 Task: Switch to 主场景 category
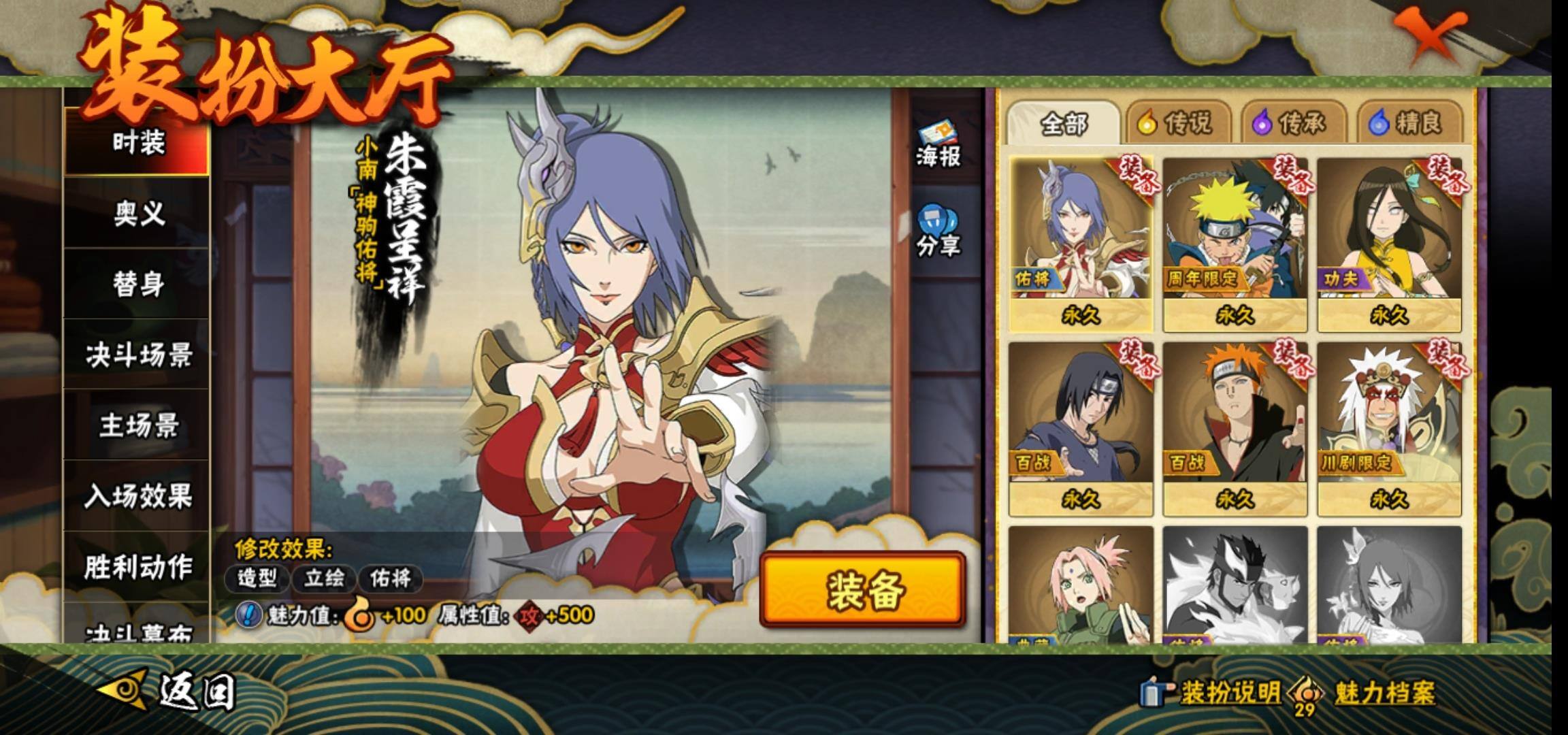click(137, 426)
